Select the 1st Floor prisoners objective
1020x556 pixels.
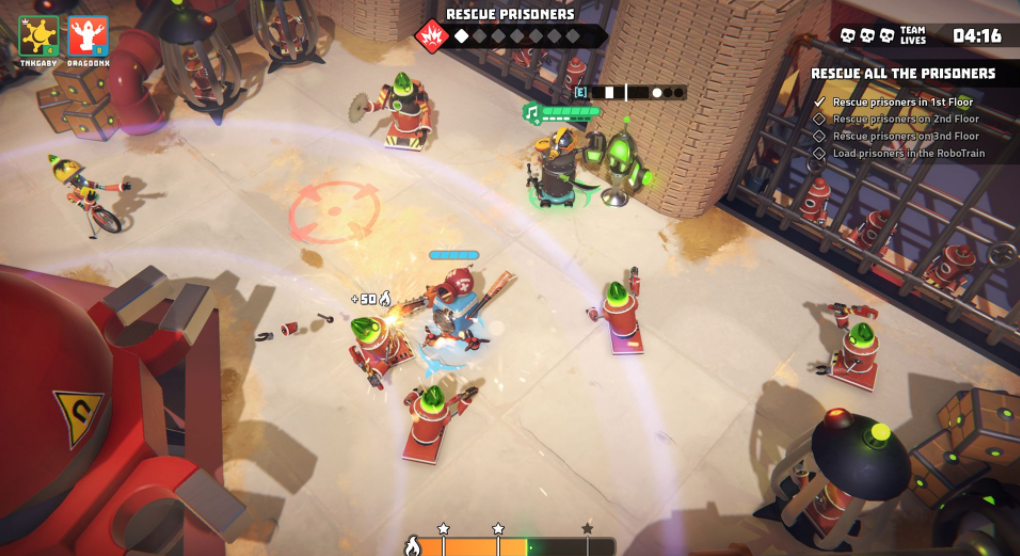902,102
